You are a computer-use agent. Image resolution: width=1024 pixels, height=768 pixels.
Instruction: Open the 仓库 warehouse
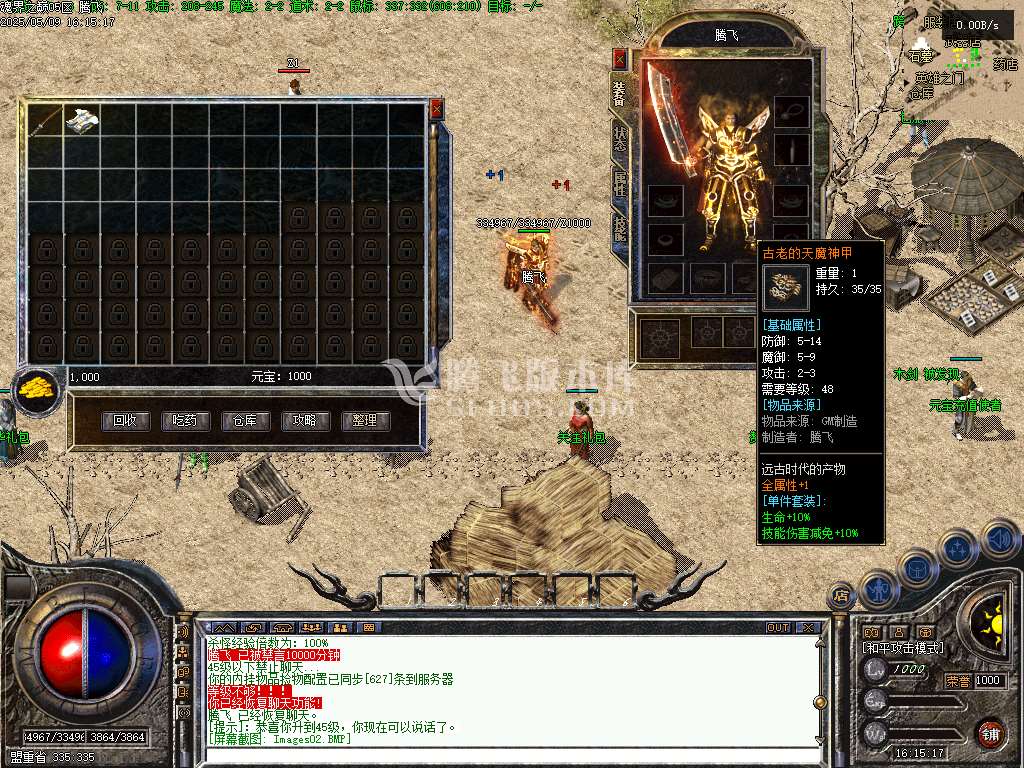[245, 421]
